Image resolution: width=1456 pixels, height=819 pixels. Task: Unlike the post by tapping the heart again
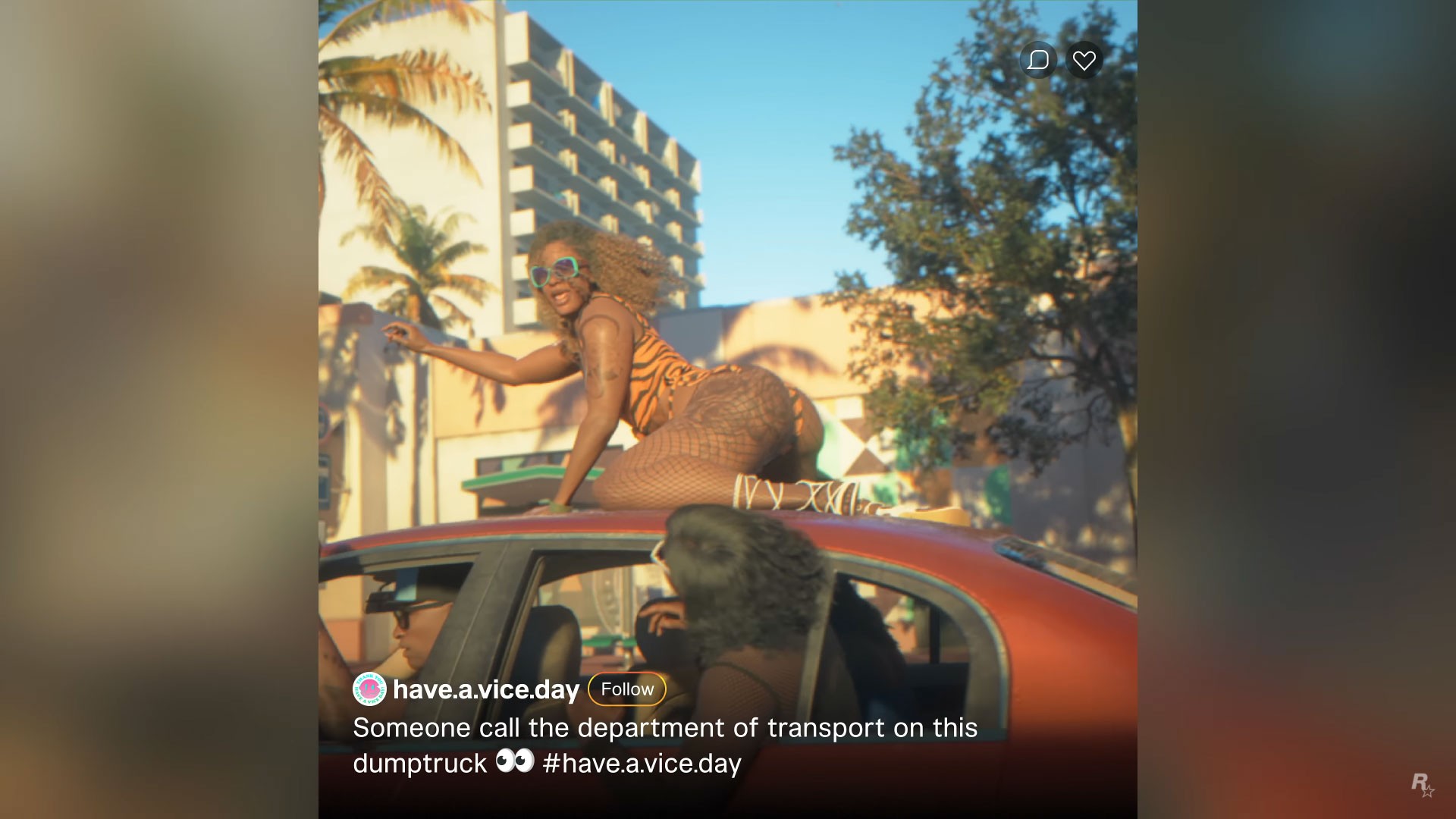(1084, 59)
